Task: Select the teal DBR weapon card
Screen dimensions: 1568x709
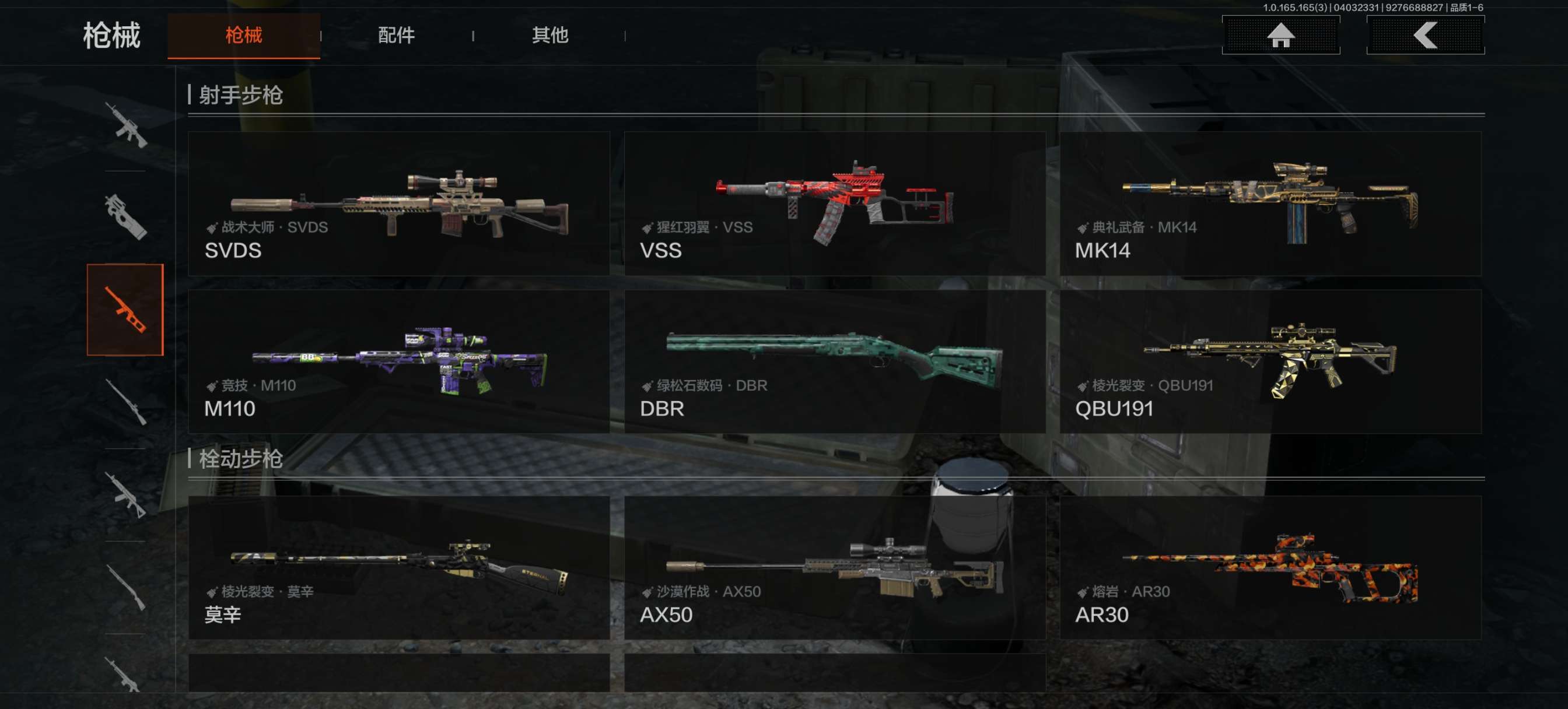Action: (835, 361)
